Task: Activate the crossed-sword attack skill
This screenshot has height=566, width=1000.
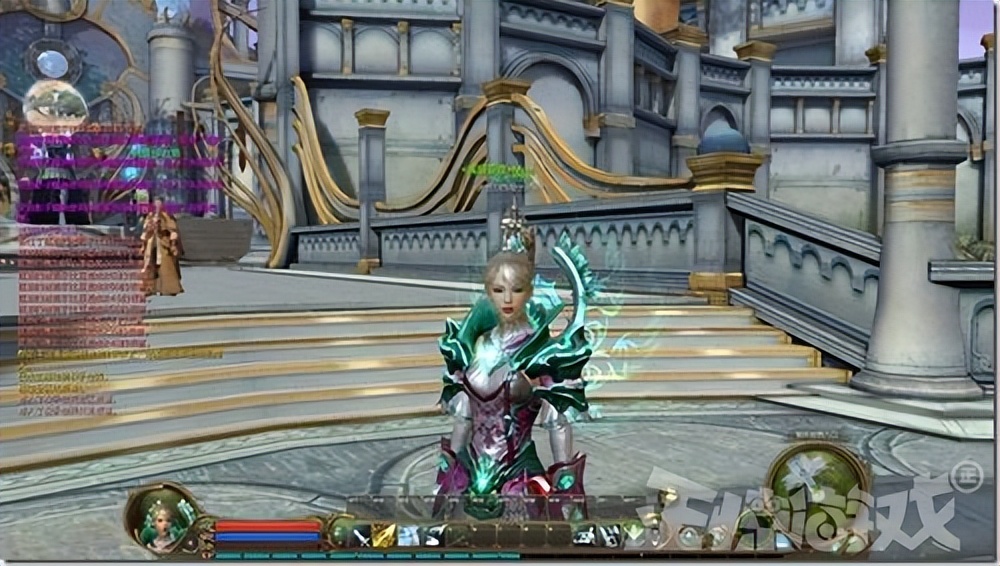Action: tap(360, 537)
